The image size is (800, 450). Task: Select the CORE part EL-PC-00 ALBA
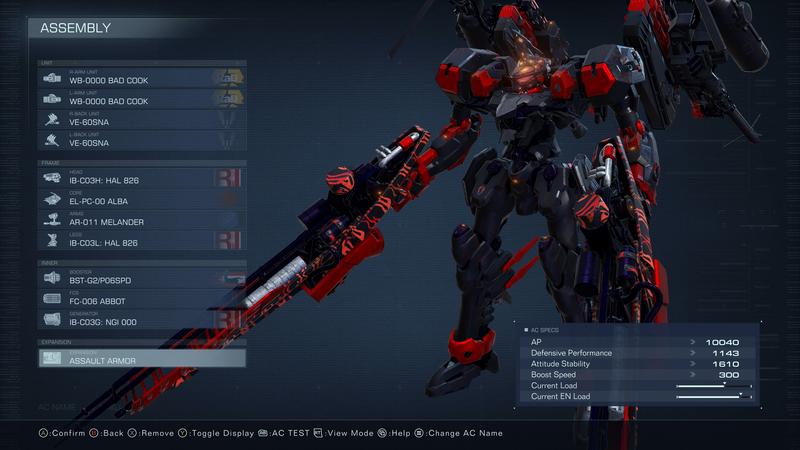(141, 198)
